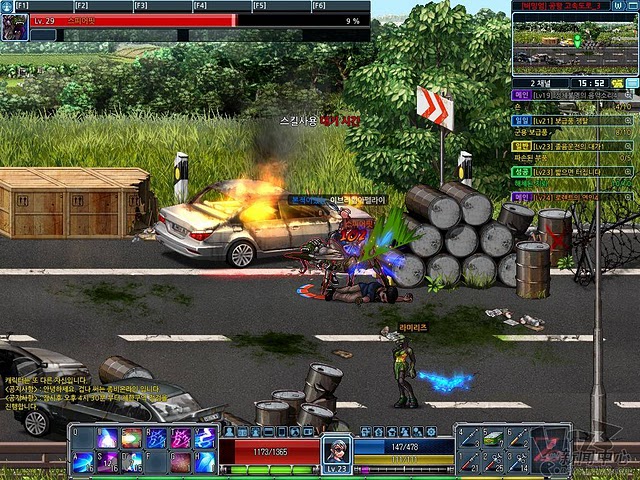Click the player portrait showing Lv.23

point(336,452)
